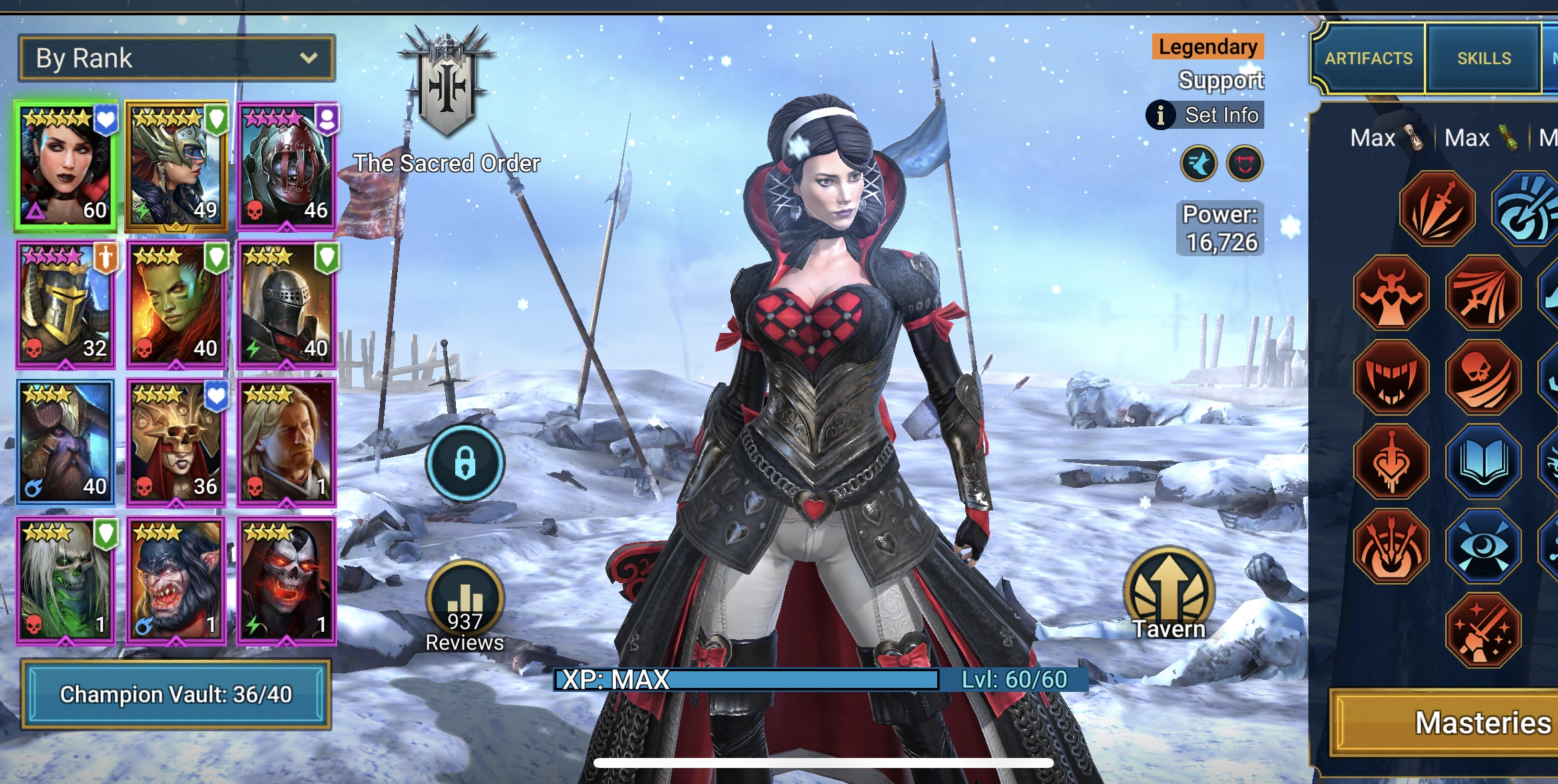Image resolution: width=1558 pixels, height=784 pixels.
Task: Choose the level 36 skull-mask champion
Action: click(176, 443)
